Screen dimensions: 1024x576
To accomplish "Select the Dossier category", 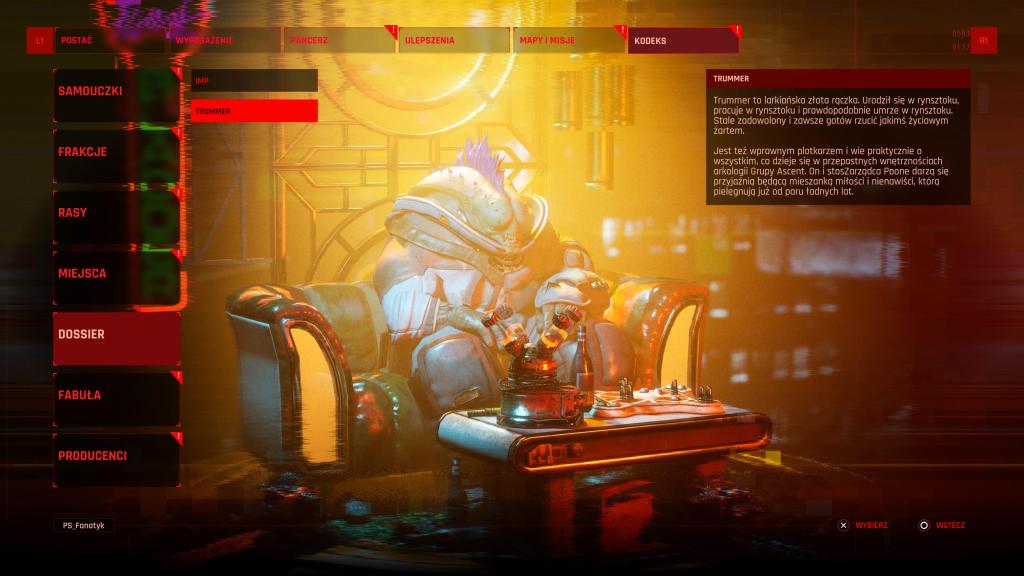I will (x=116, y=334).
